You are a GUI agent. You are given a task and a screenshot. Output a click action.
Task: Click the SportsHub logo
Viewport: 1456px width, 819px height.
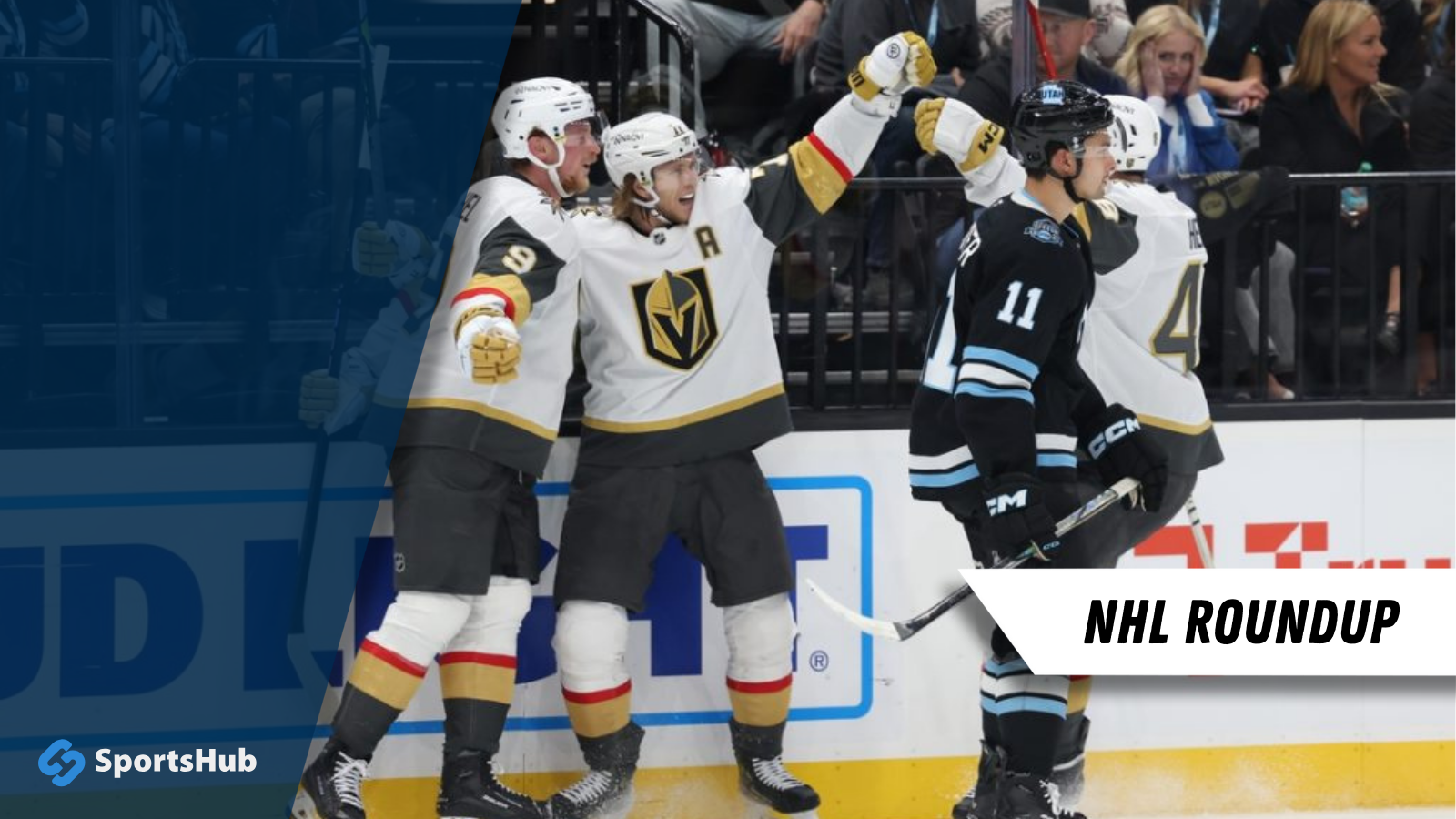click(x=147, y=761)
